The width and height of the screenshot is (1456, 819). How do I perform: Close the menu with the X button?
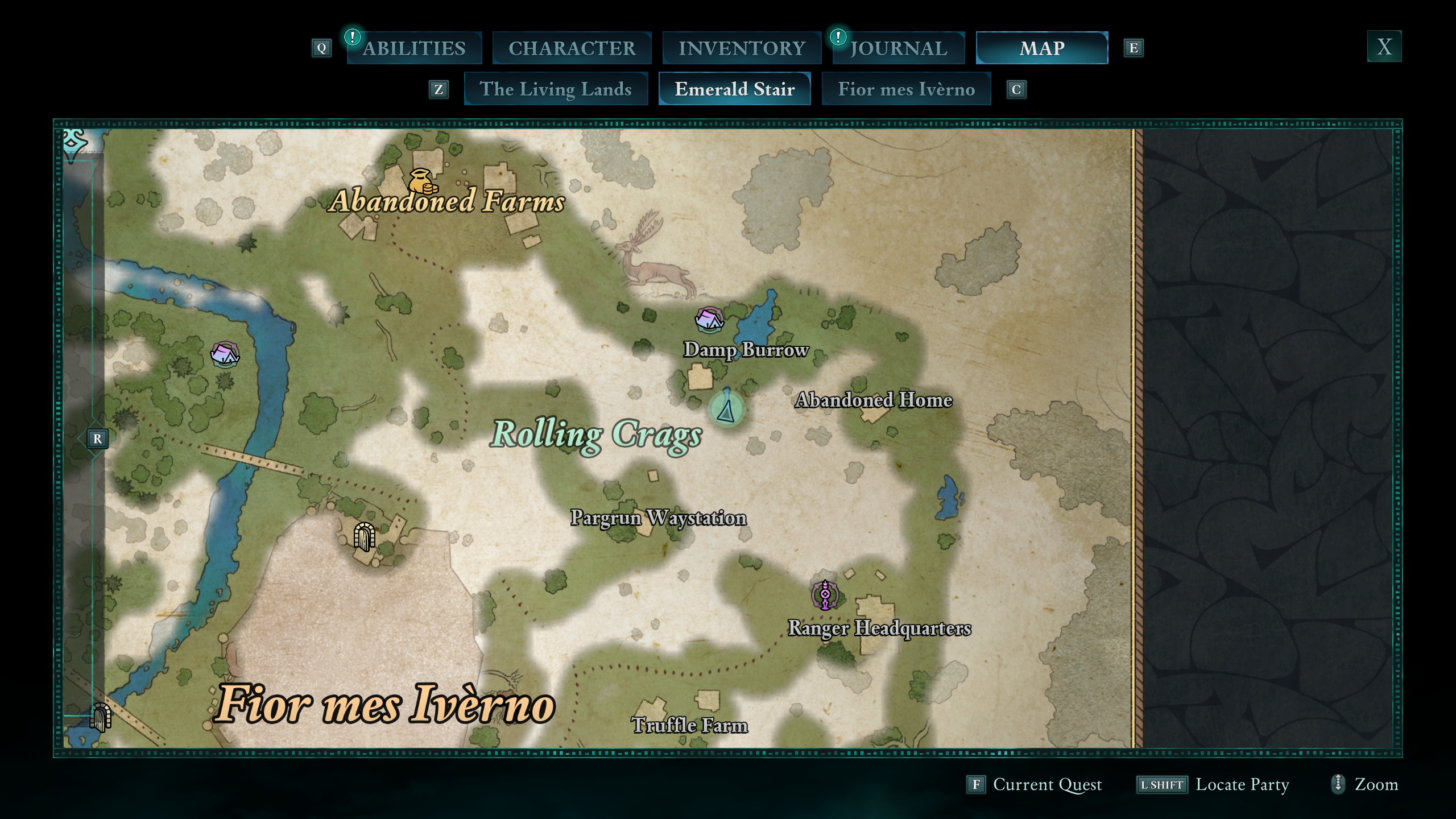(x=1384, y=47)
